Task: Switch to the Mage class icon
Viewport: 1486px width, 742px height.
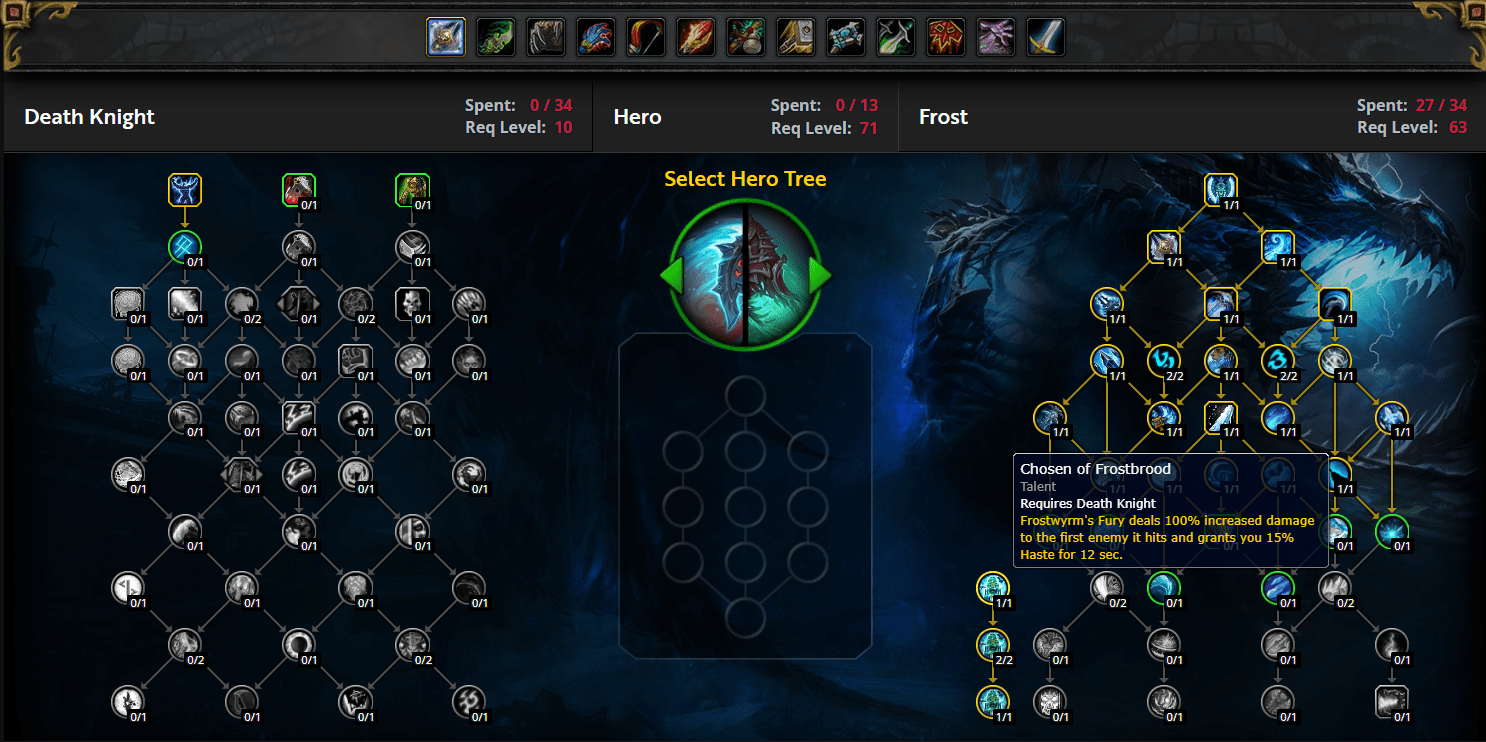Action: (695, 36)
